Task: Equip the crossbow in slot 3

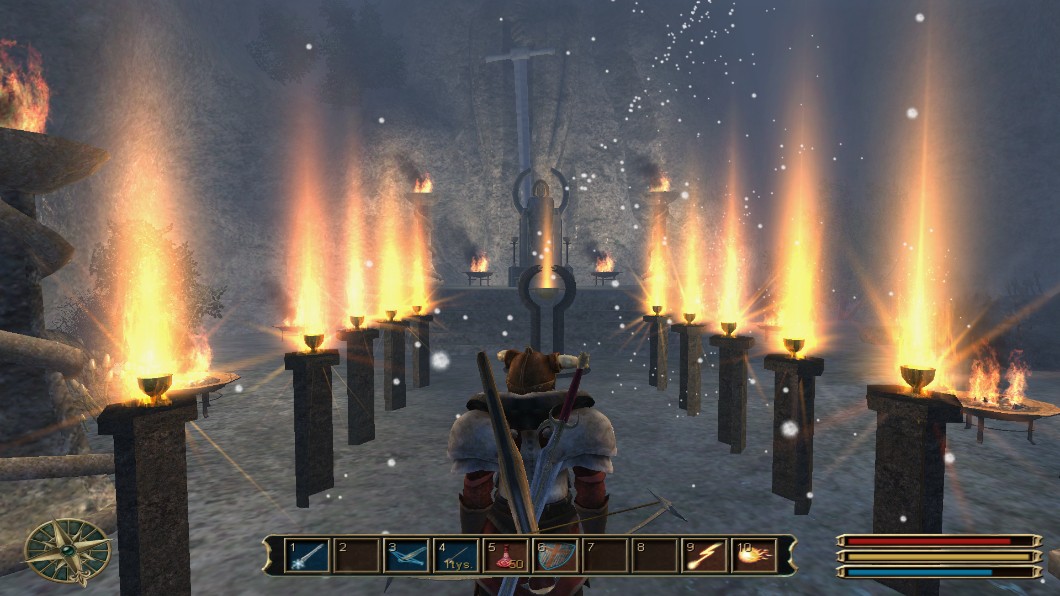Action: (406, 555)
